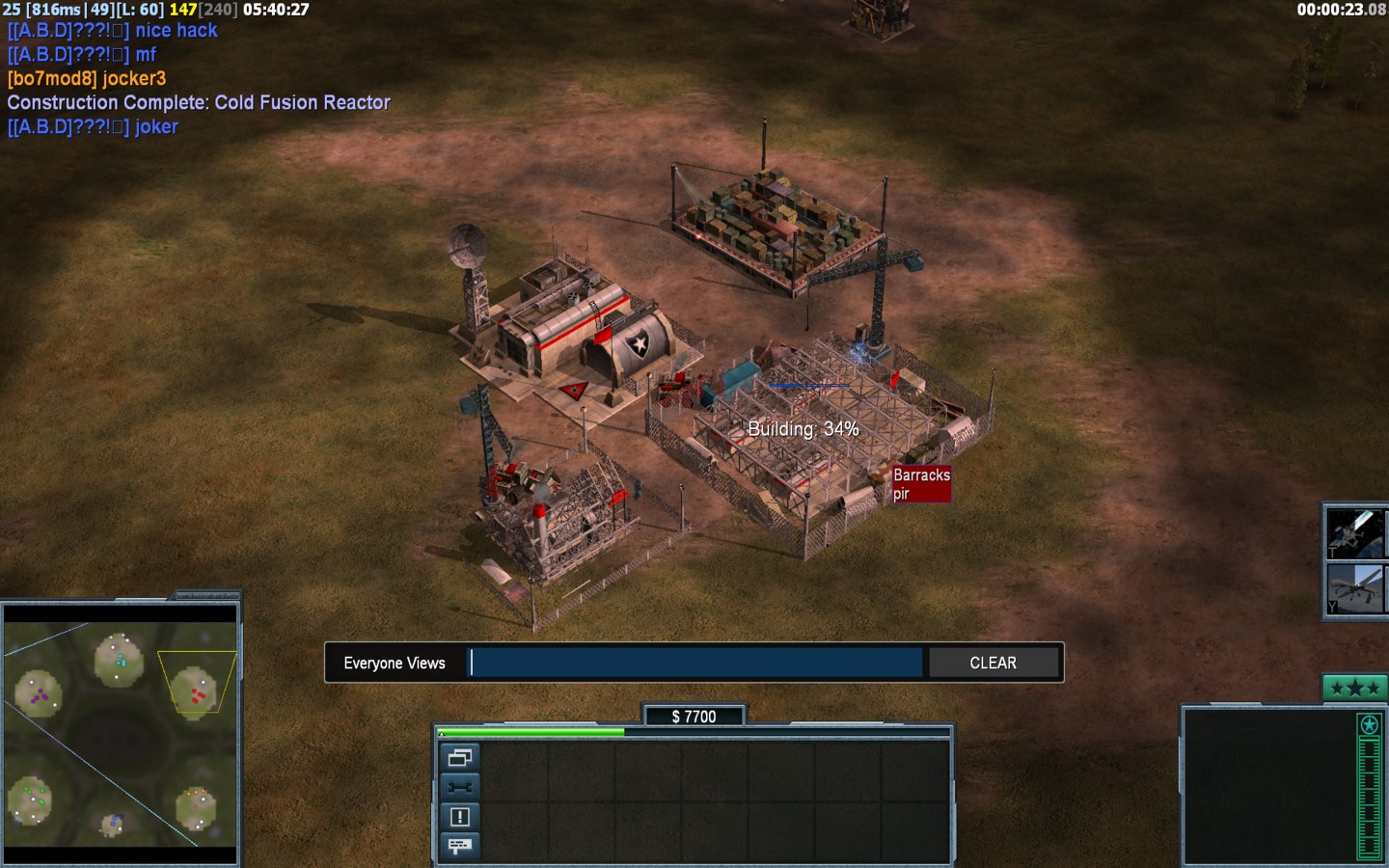Focus the Everyone Views chat input field
The width and height of the screenshot is (1389, 868).
[x=695, y=664]
